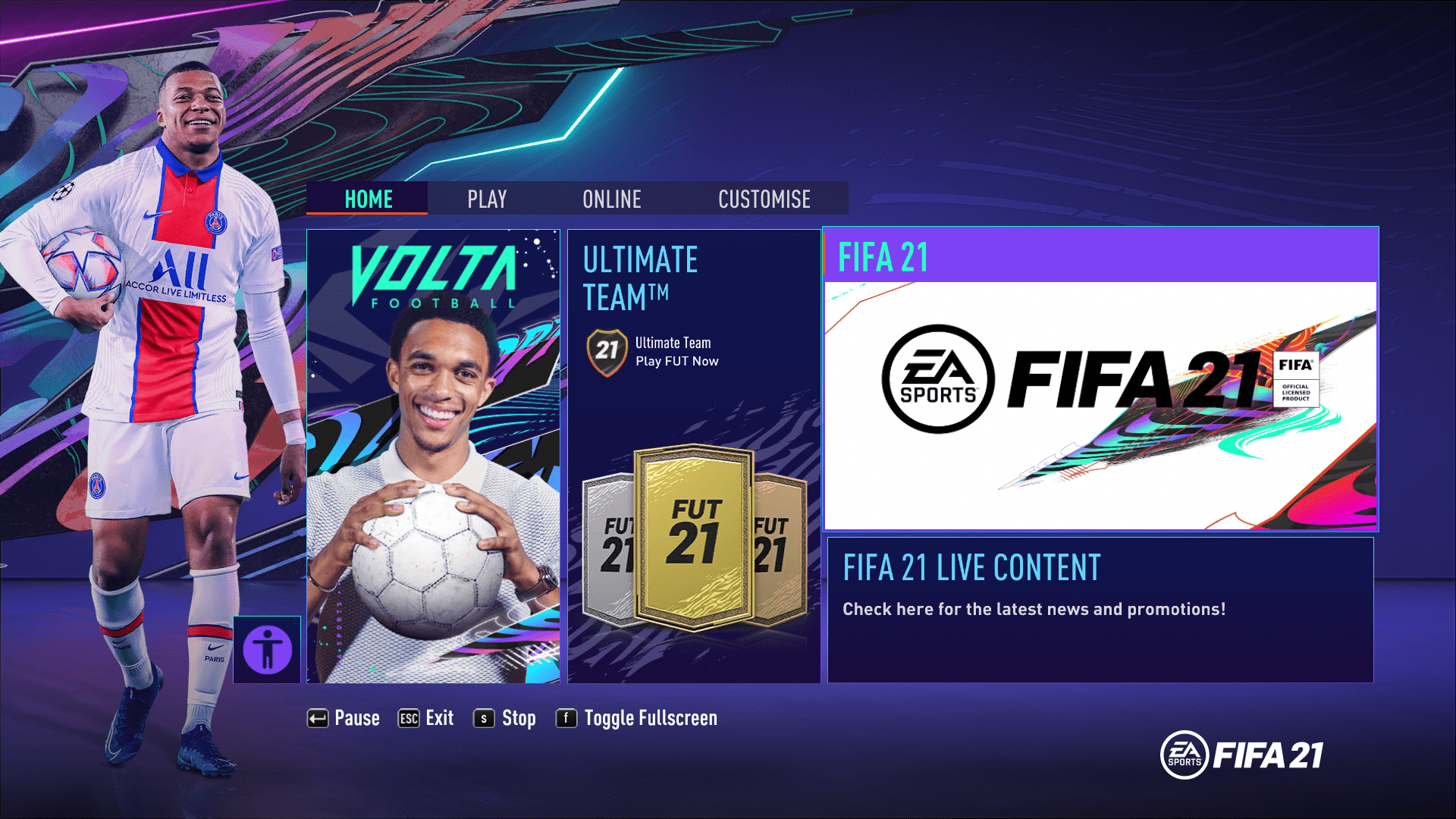This screenshot has width=1456, height=819.
Task: Click the accessibility person icon
Action: click(x=266, y=648)
